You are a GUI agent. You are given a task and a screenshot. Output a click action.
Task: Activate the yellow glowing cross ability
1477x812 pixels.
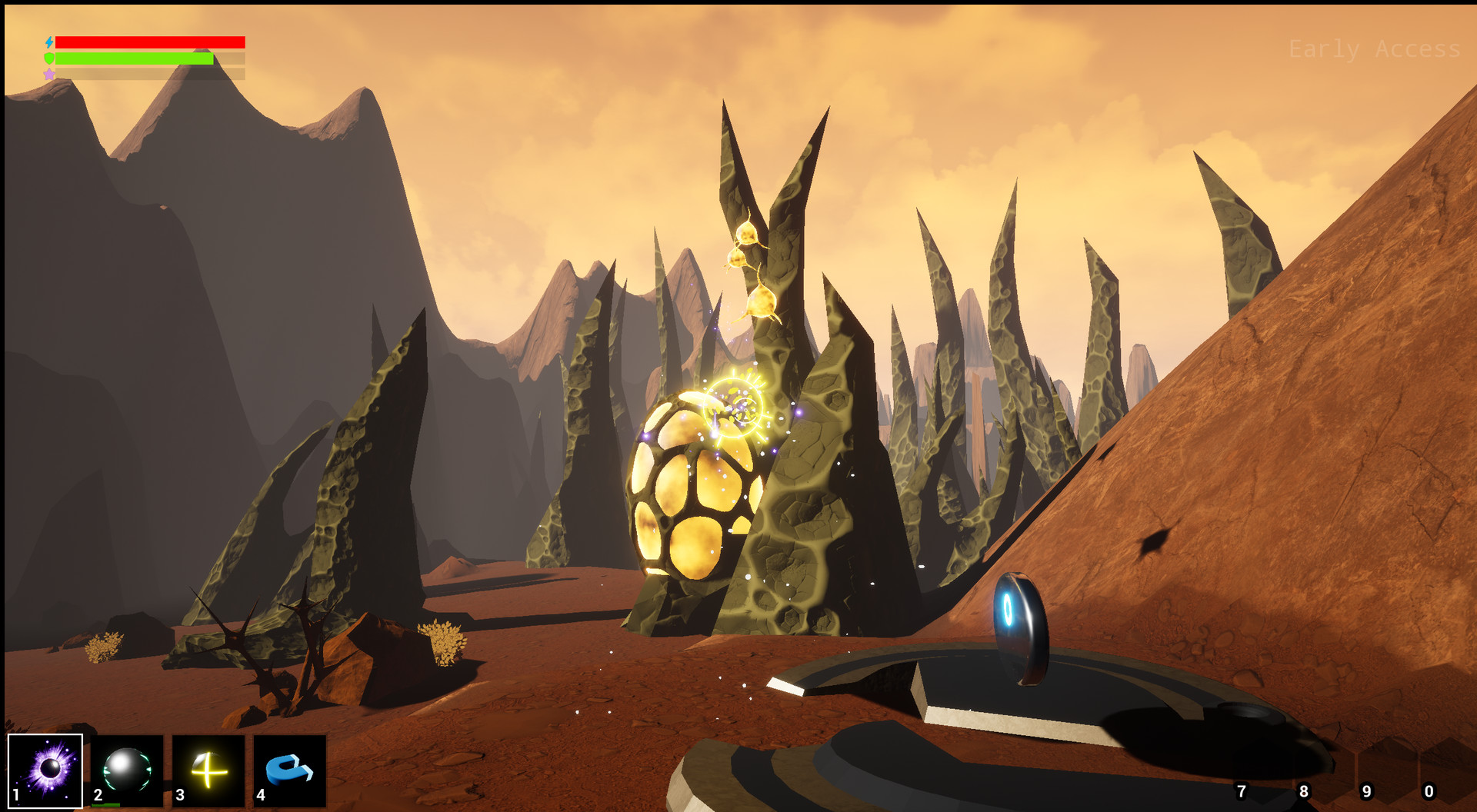pyautogui.click(x=208, y=770)
